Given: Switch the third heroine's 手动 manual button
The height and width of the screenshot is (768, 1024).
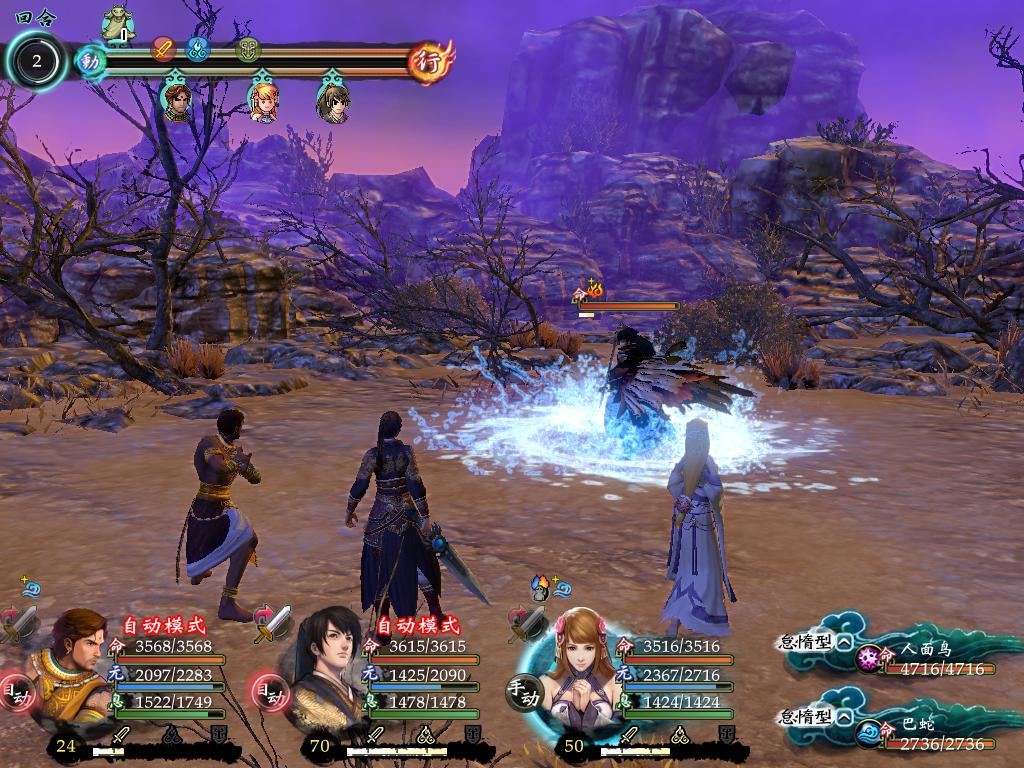Looking at the screenshot, I should pos(522,691).
